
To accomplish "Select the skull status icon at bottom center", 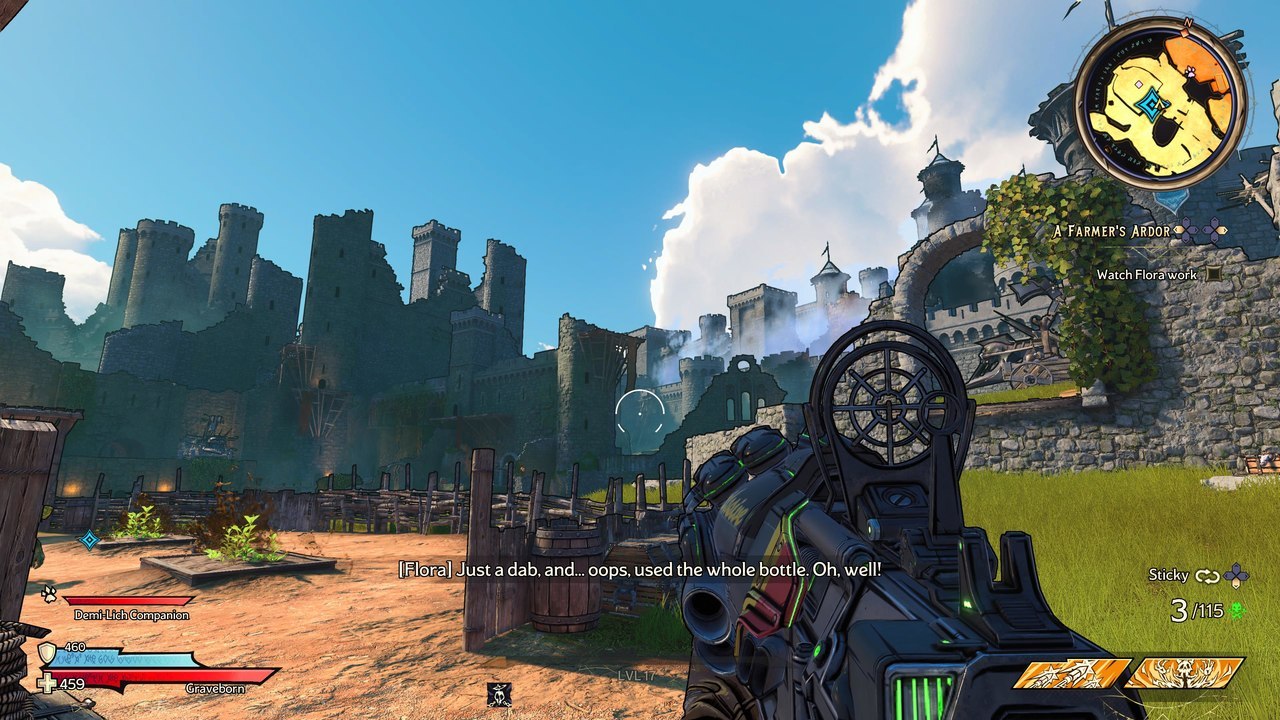I will click(x=499, y=693).
